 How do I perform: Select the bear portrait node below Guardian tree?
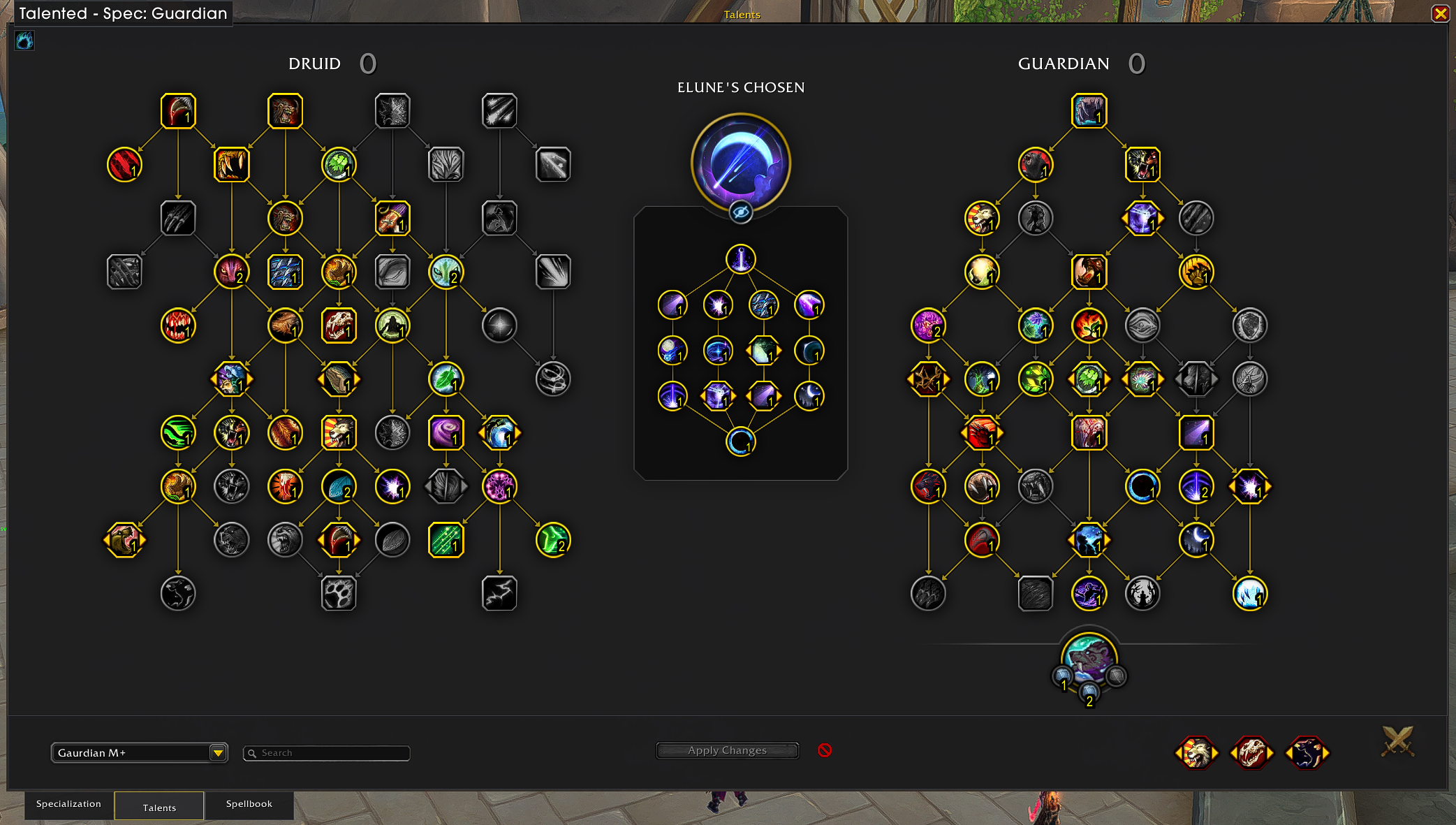[x=1089, y=659]
